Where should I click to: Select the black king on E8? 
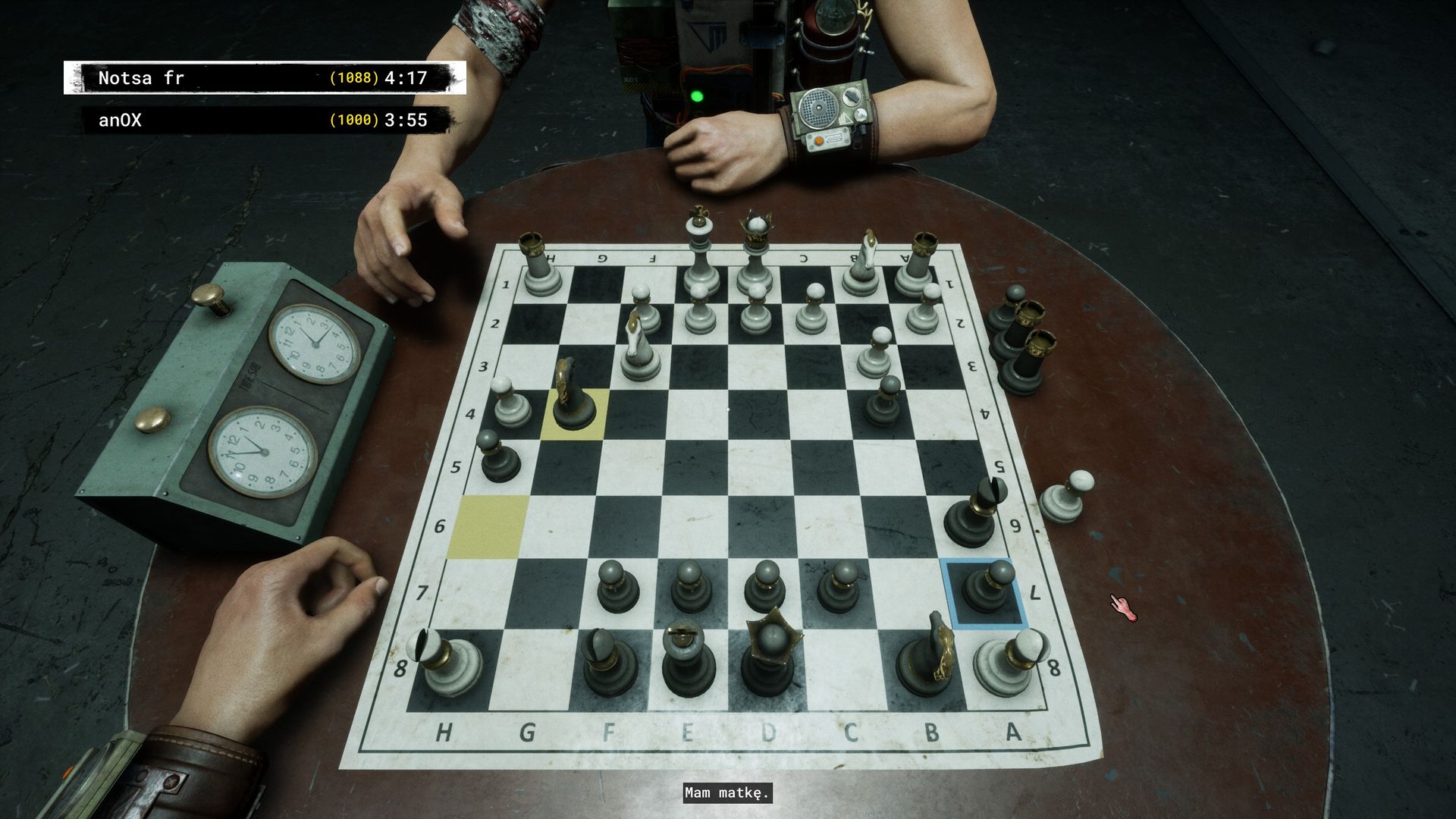(x=689, y=660)
